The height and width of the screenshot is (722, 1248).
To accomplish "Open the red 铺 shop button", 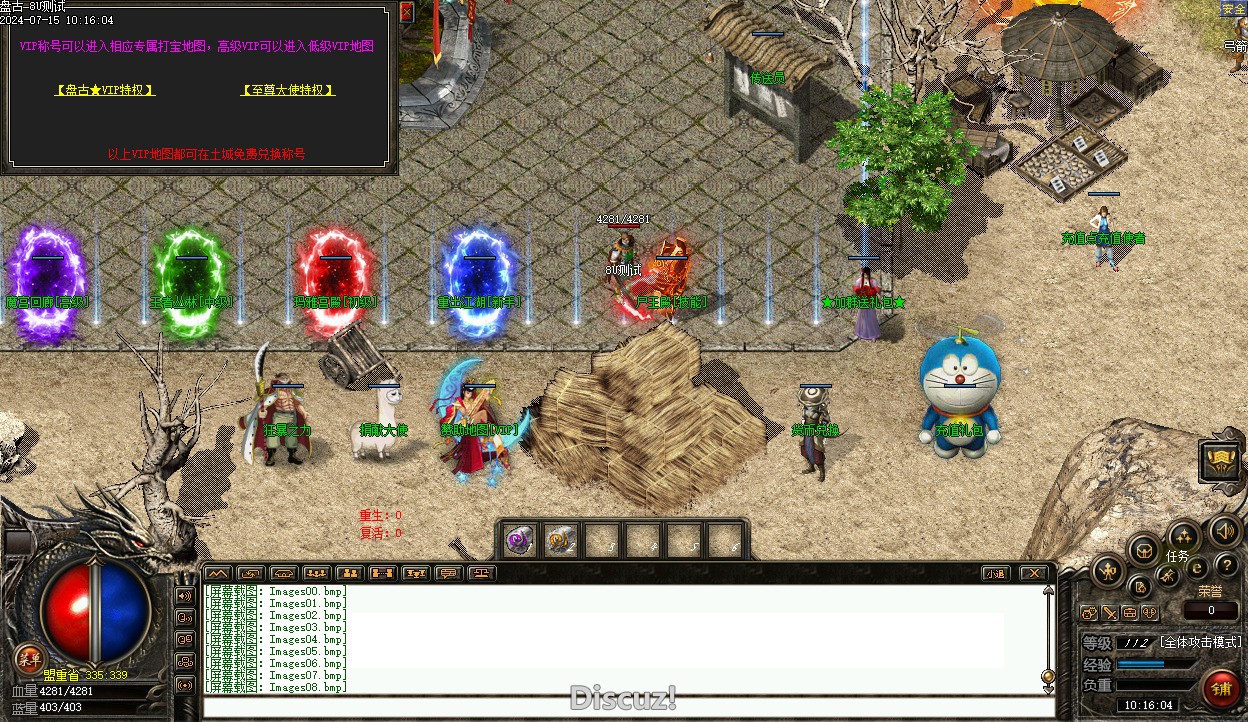I will click(1221, 688).
